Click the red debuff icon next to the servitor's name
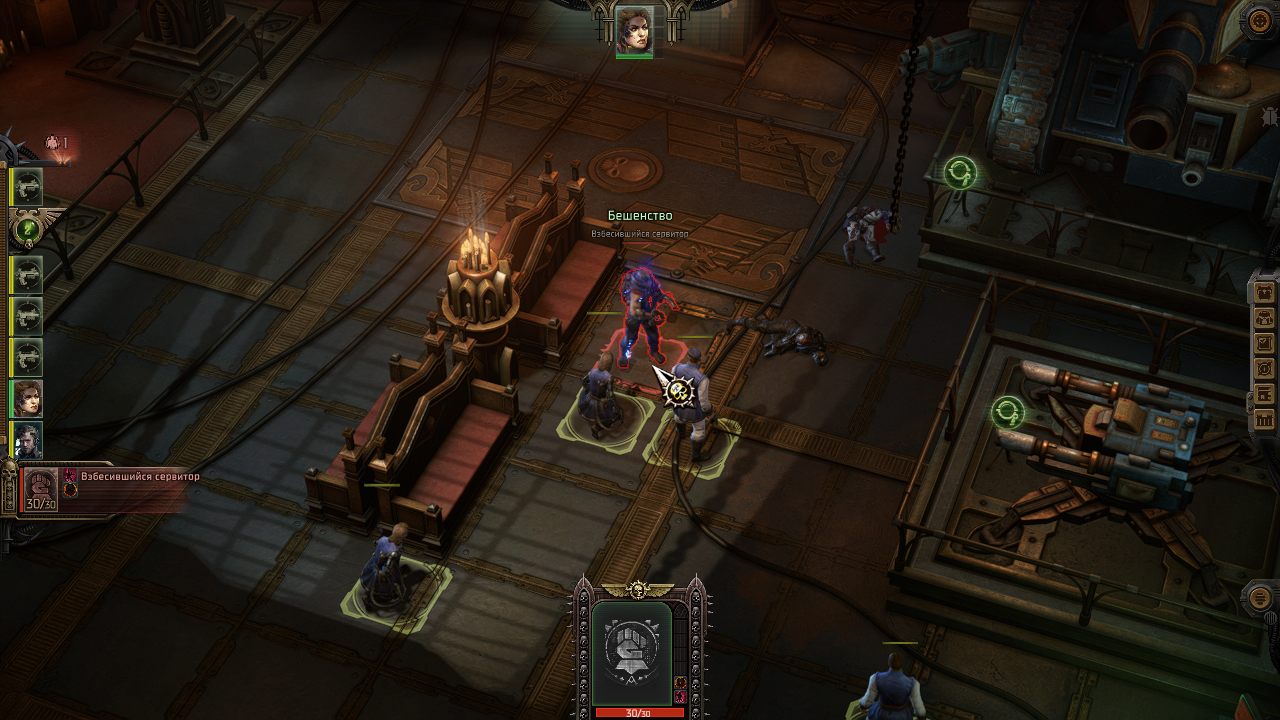The height and width of the screenshot is (720, 1280). pyautogui.click(x=70, y=474)
